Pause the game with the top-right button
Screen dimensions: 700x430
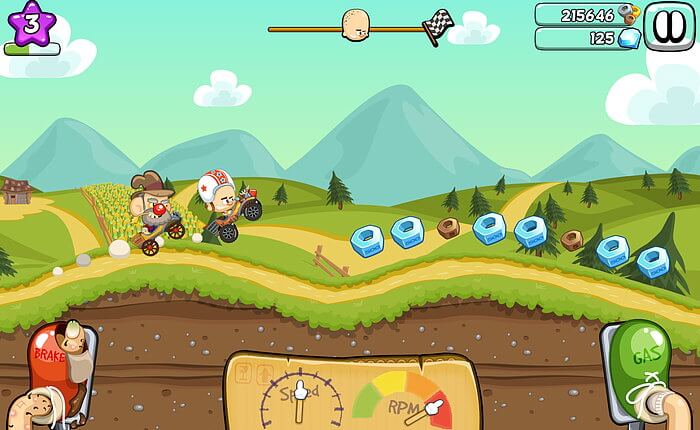tap(665, 25)
